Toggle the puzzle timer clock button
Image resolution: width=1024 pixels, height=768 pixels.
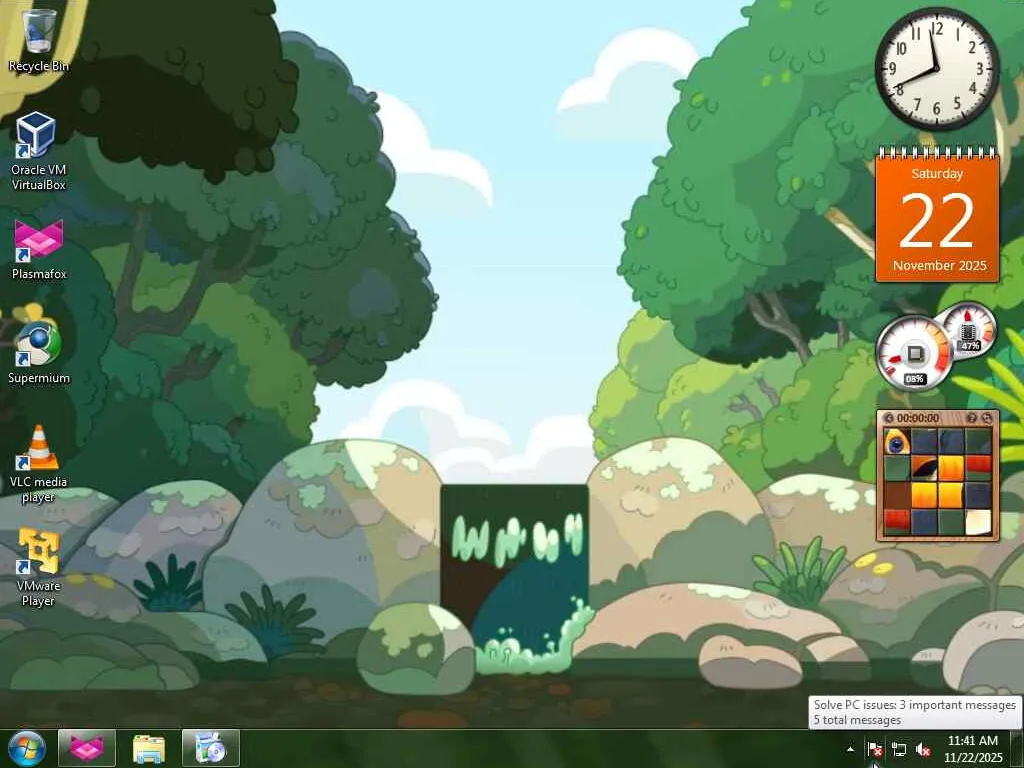click(x=889, y=418)
